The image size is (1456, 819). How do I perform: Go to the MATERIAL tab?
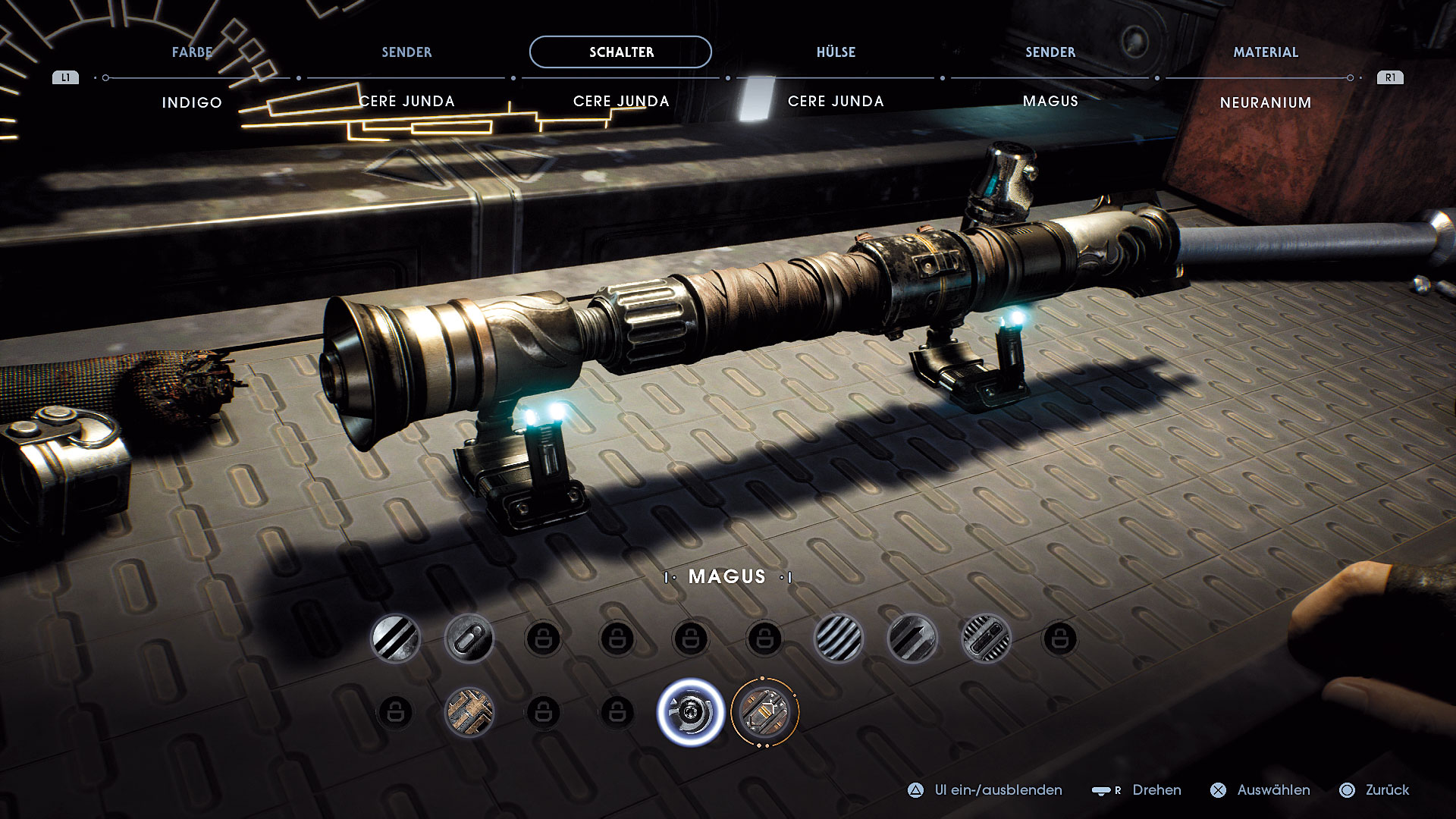(1265, 52)
